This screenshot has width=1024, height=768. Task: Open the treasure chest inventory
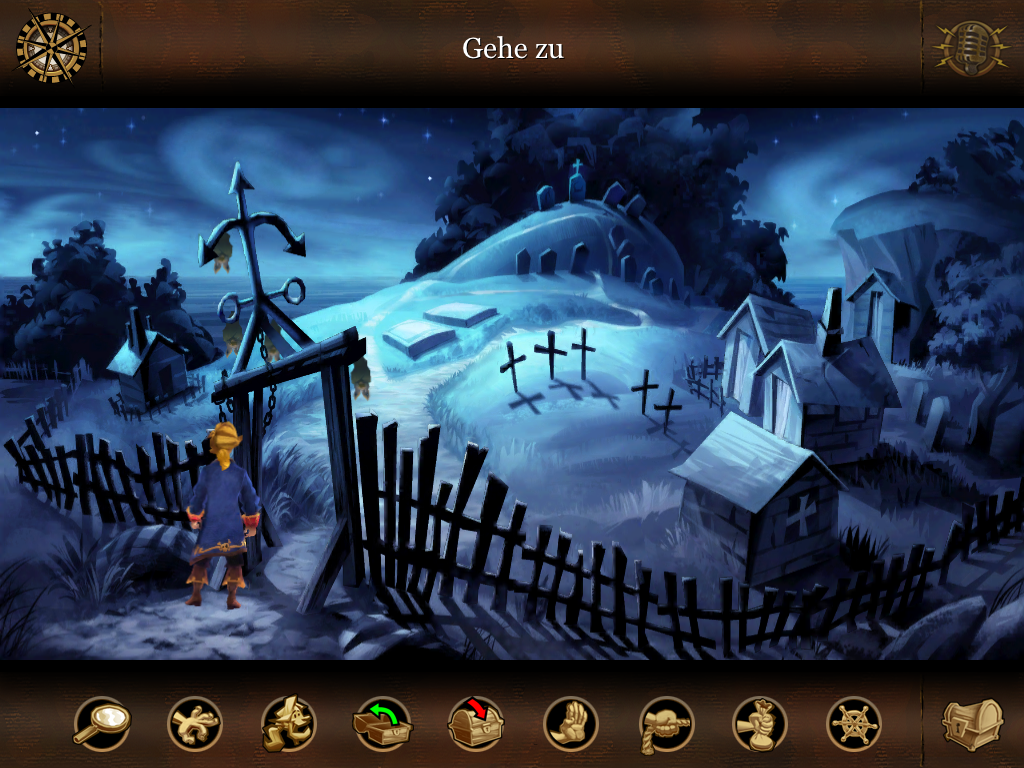(x=971, y=722)
